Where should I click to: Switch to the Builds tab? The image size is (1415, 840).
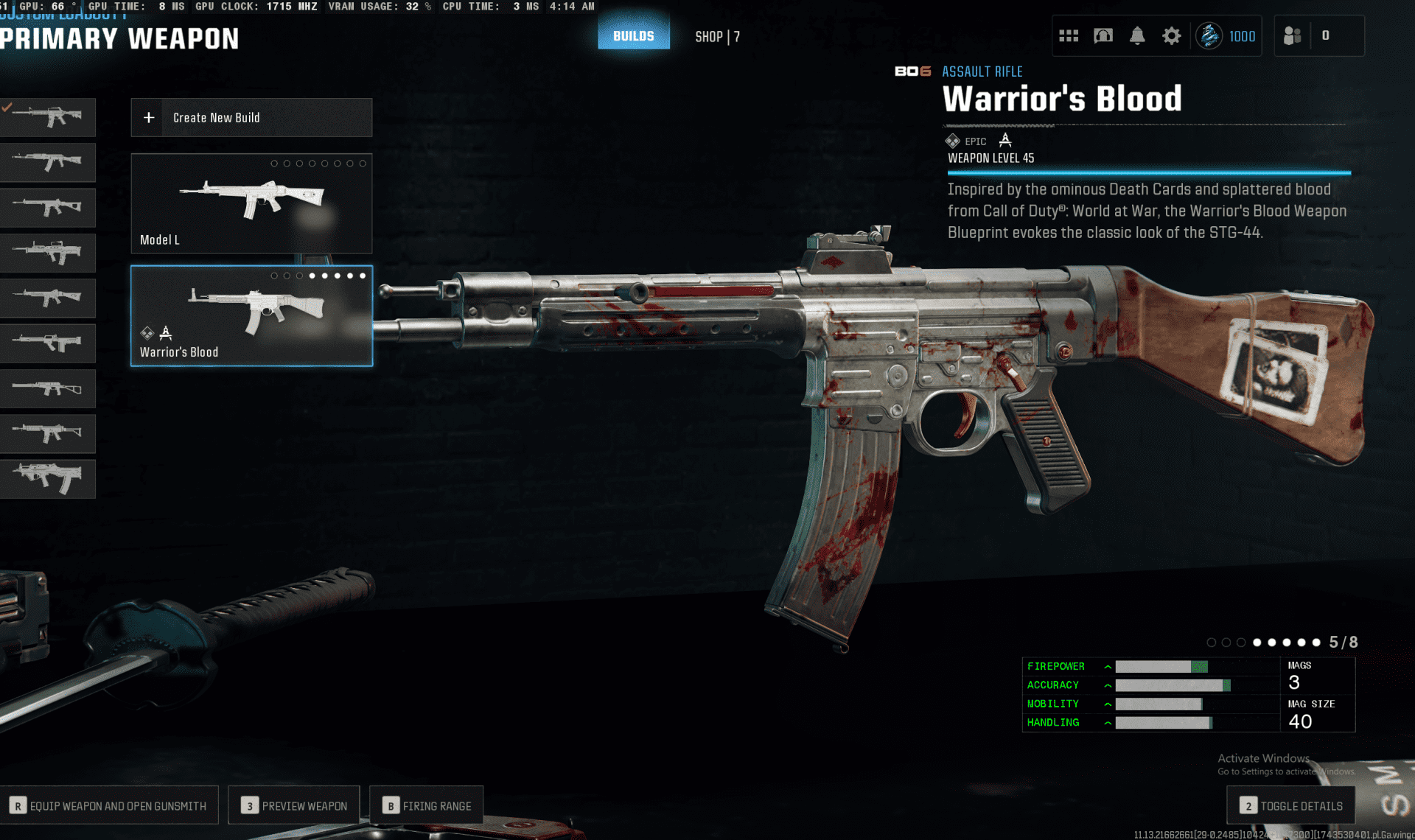coord(633,36)
